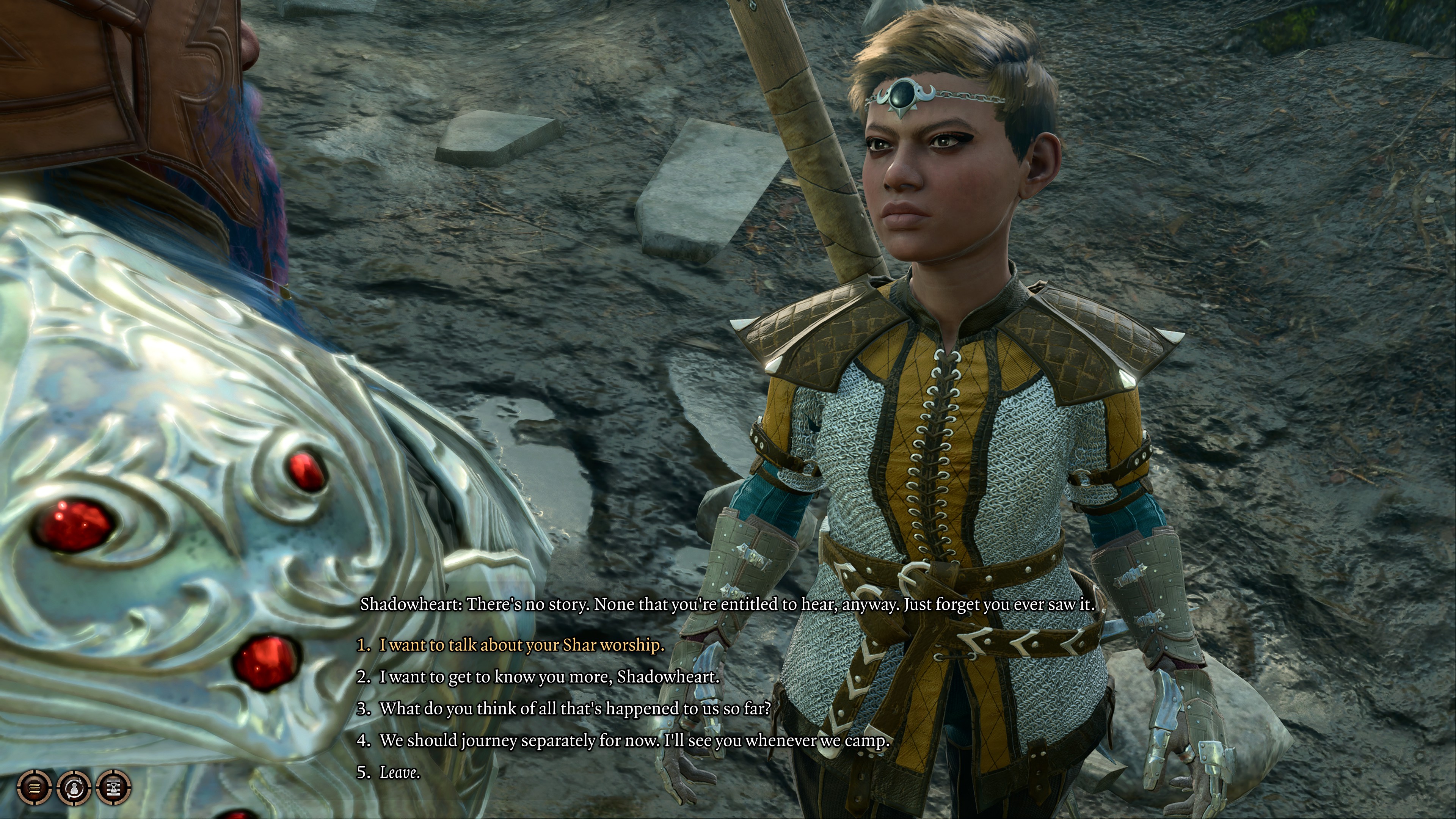The width and height of the screenshot is (1456, 819).
Task: Choose 'I want to talk about your Shar worship'
Action: tap(521, 645)
